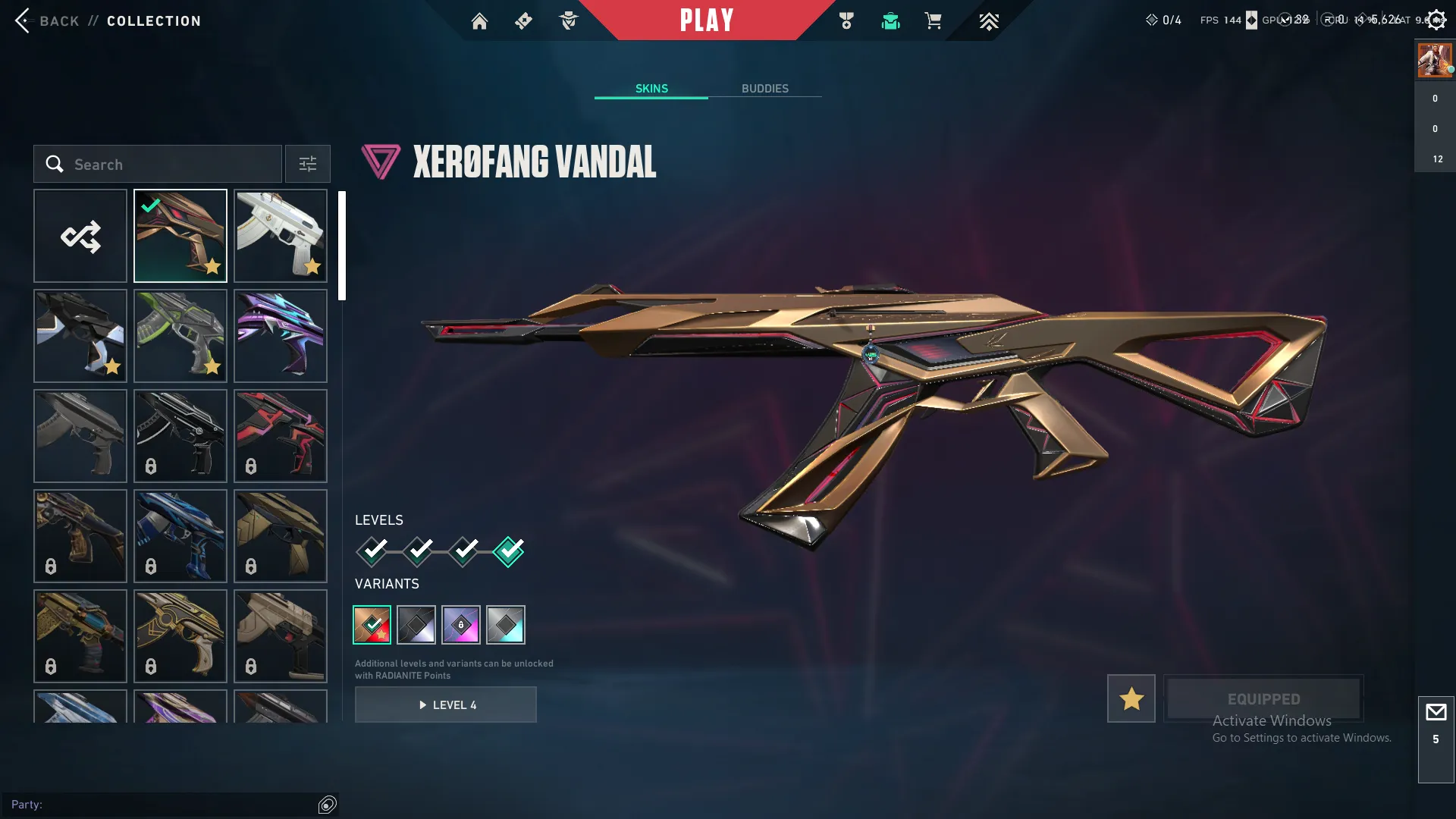The image size is (1456, 819).
Task: Select Level 1 checkmark in the LEVELS track
Action: point(372,551)
